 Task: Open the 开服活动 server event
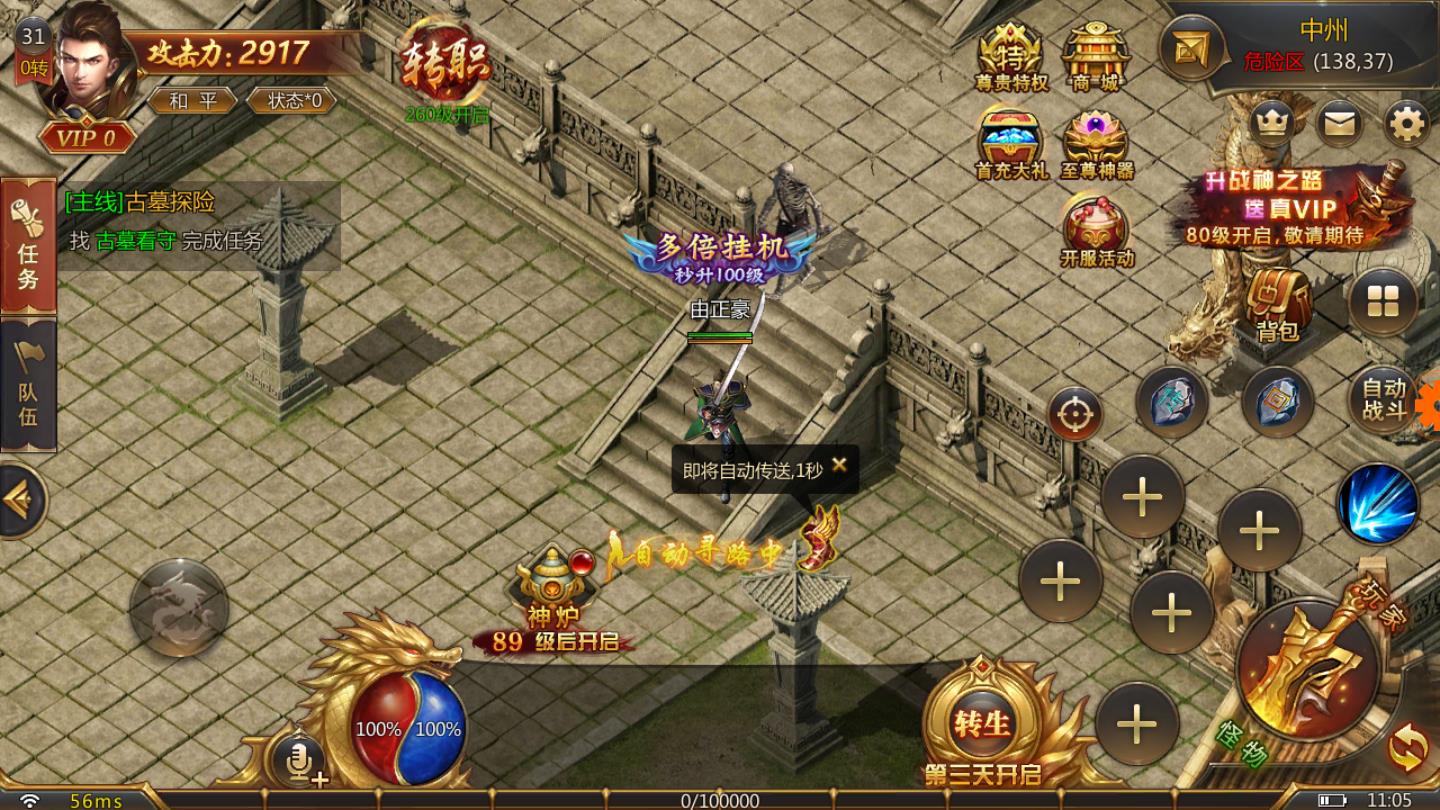[x=1096, y=230]
